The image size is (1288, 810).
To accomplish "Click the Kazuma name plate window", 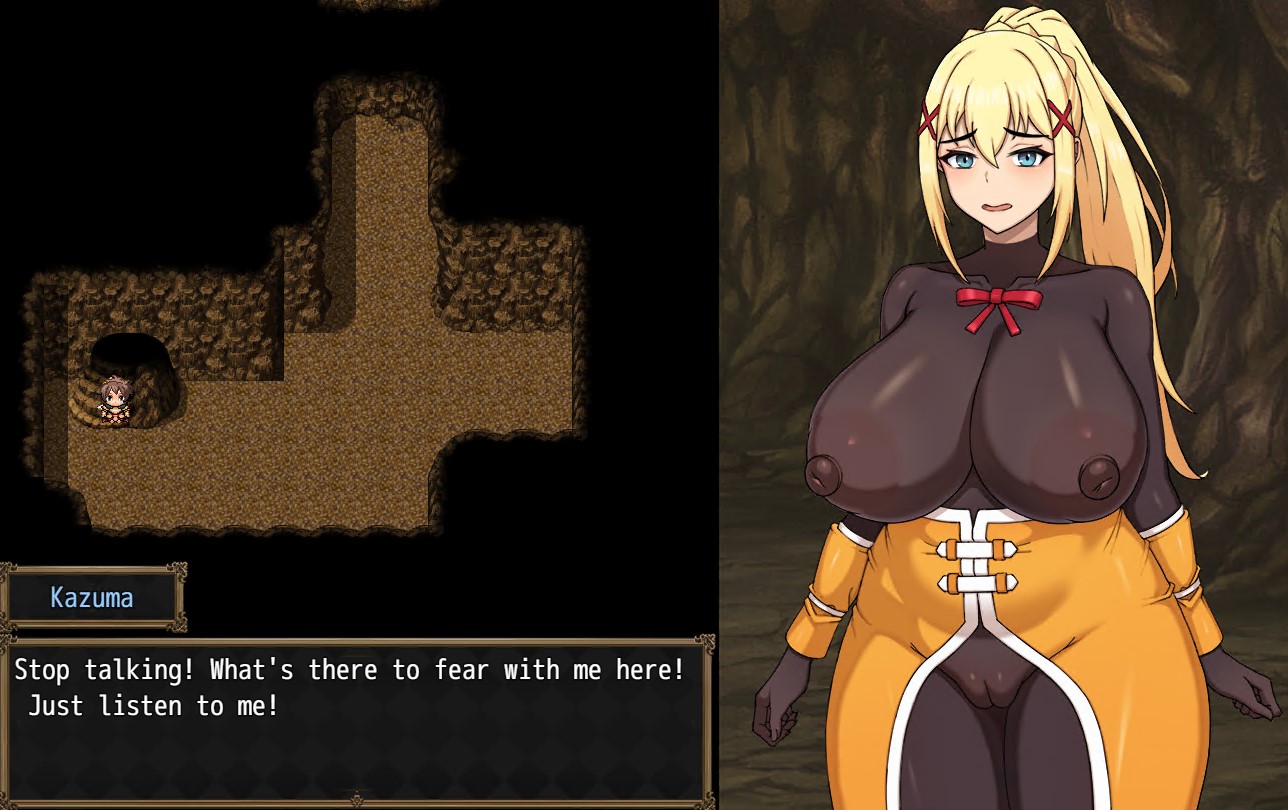I will pyautogui.click(x=93, y=599).
